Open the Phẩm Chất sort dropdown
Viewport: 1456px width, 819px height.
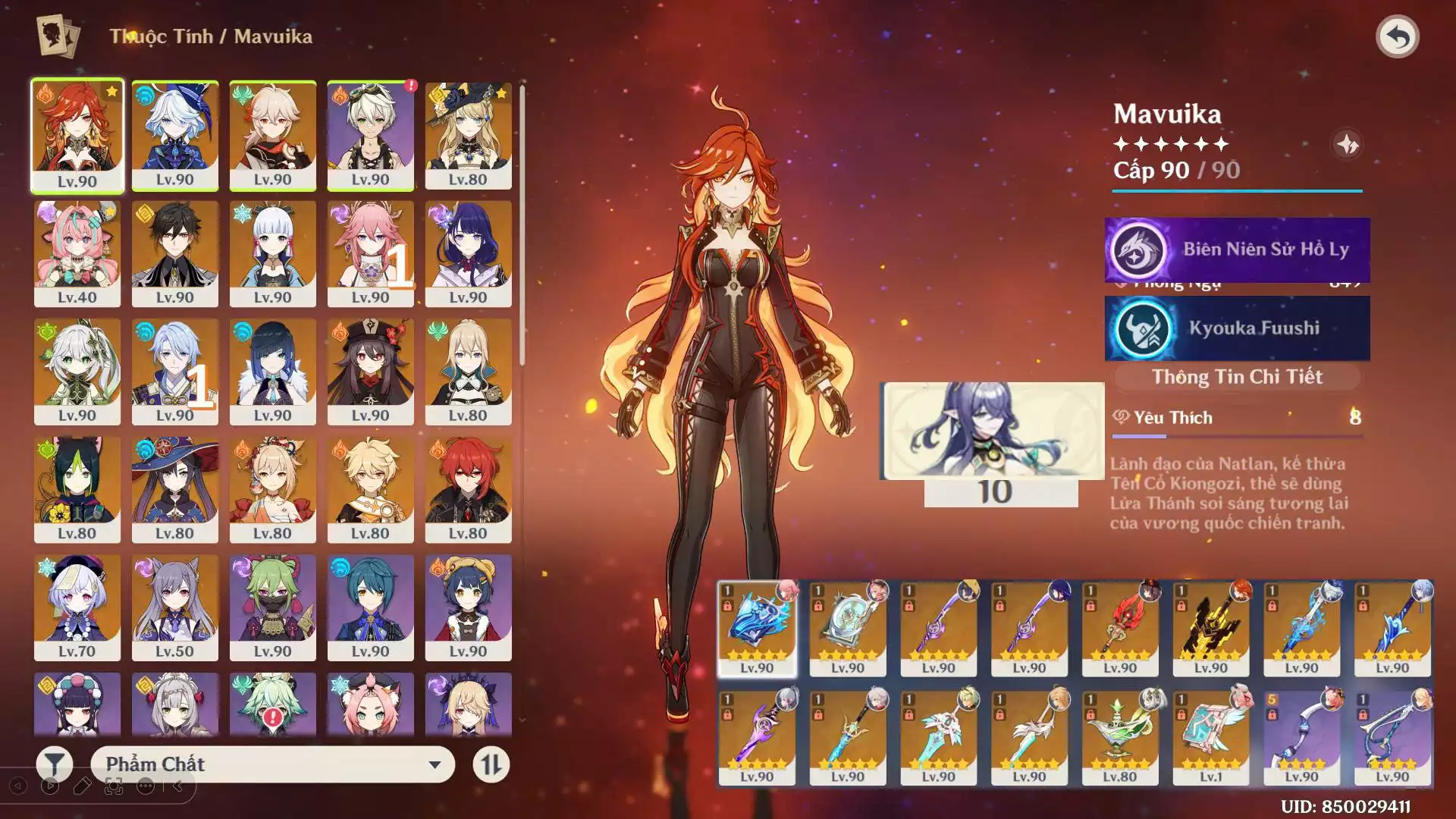pos(273,764)
